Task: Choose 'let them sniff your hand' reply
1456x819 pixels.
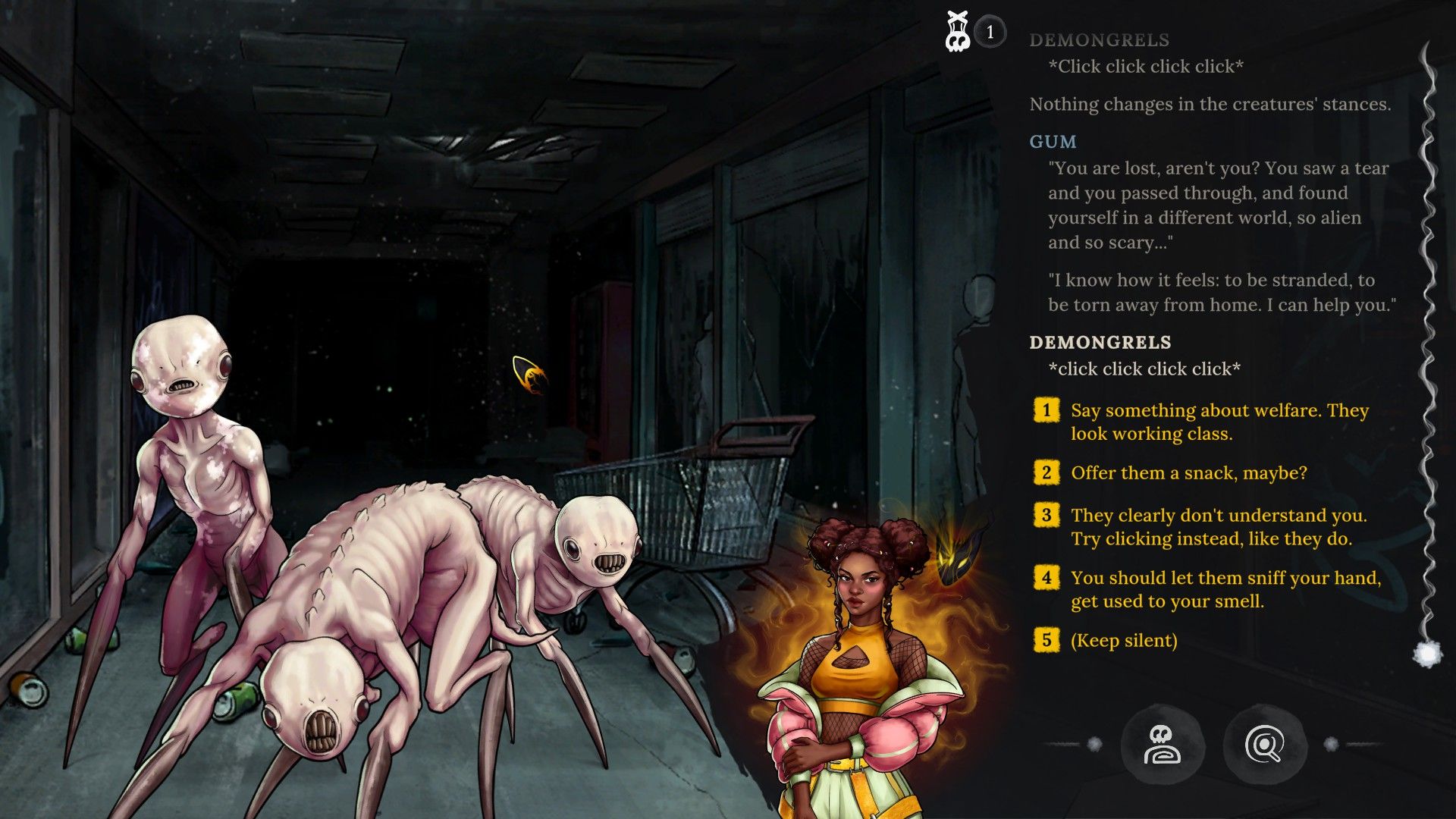Action: pyautogui.click(x=1225, y=589)
